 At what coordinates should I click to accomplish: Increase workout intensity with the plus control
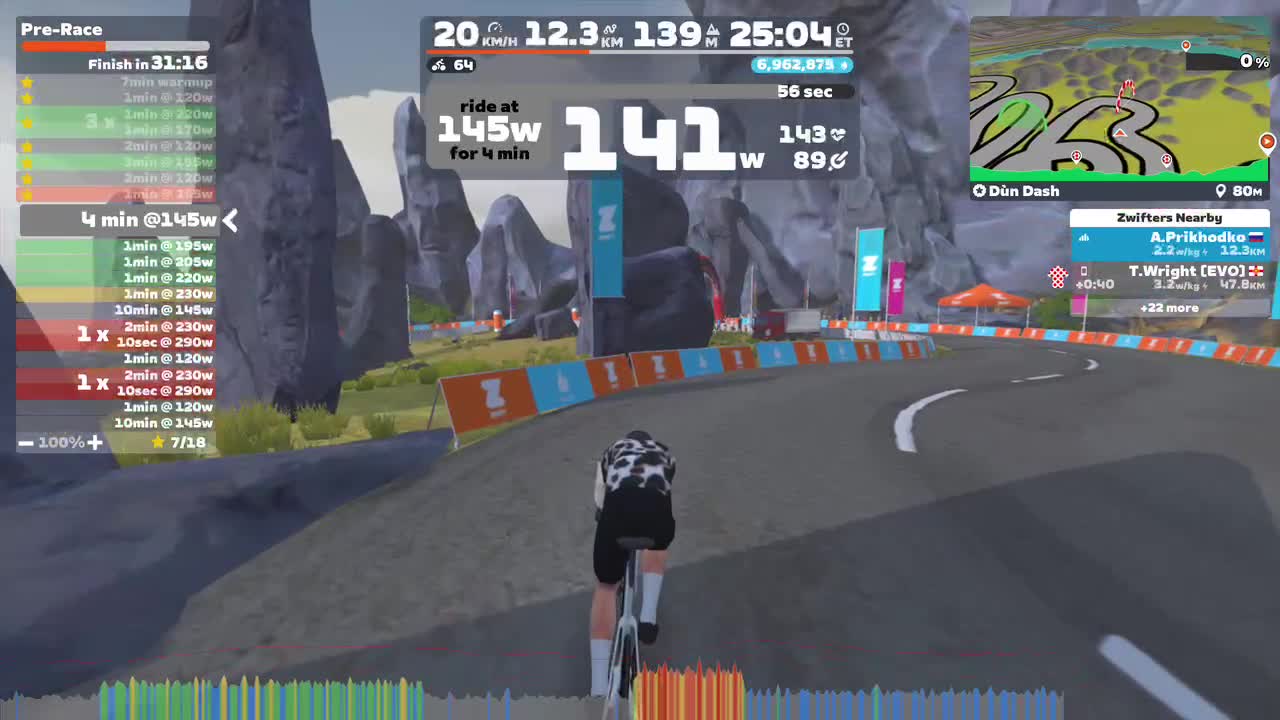(x=96, y=441)
